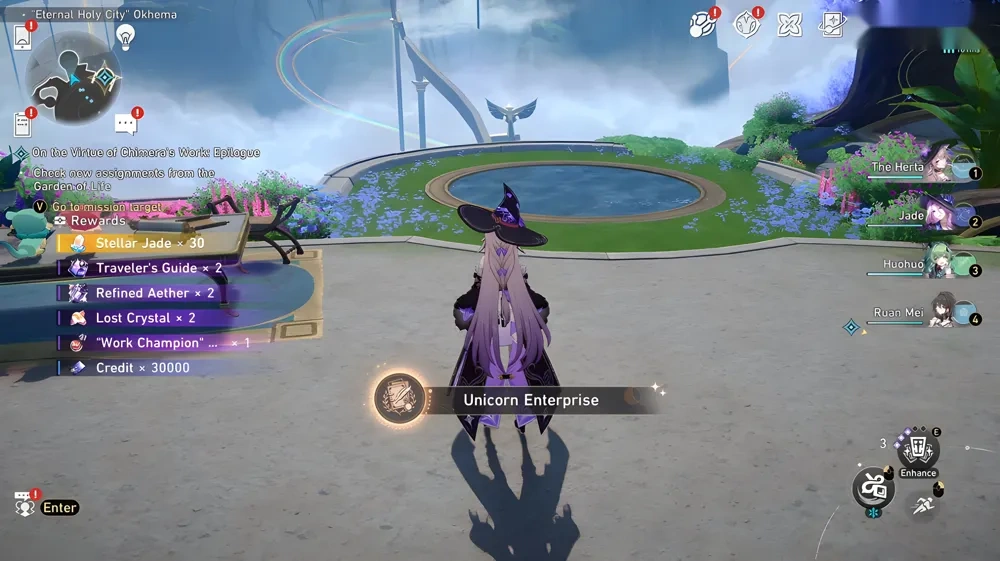Open the phone menu icon
The image size is (1000, 561).
(22, 36)
